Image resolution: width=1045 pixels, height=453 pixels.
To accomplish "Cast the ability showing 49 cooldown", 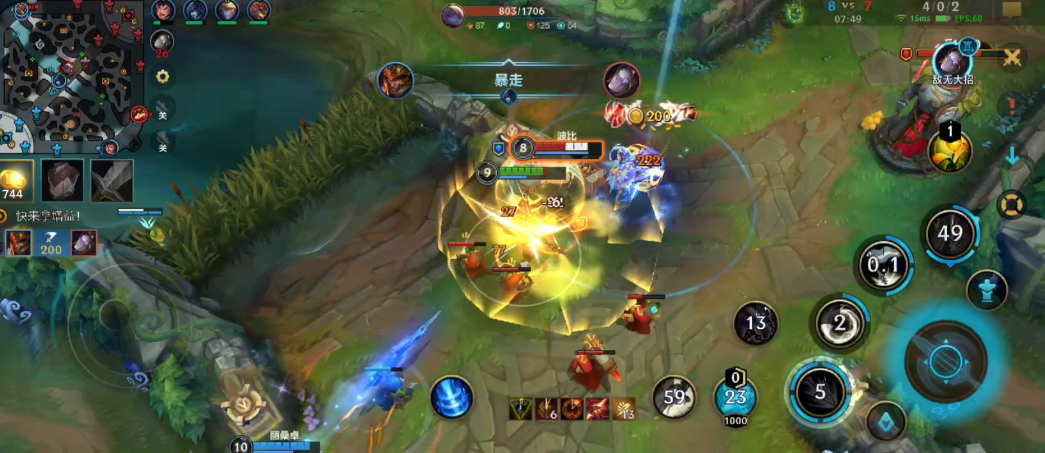I will (x=949, y=236).
